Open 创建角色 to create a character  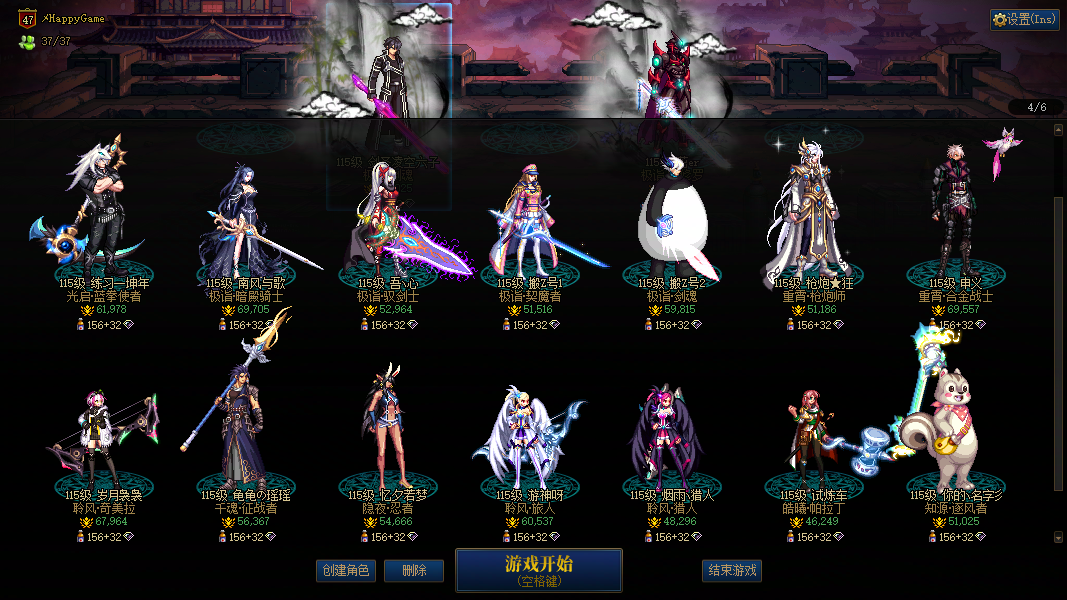pyautogui.click(x=345, y=571)
